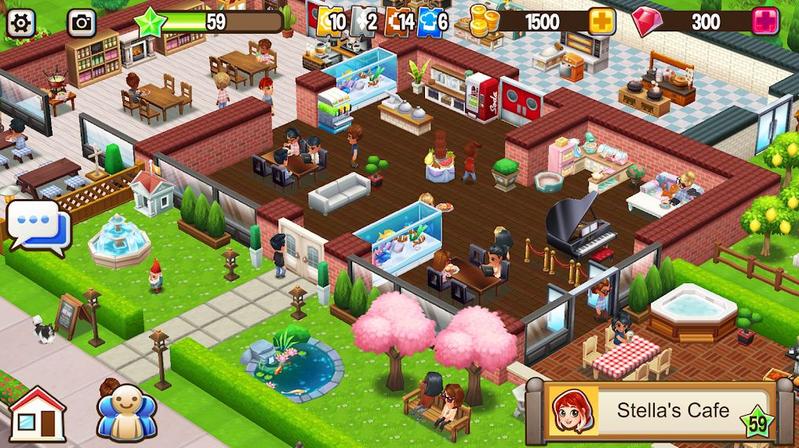
Task: Open the chat speech bubble
Action: pyautogui.click(x=35, y=225)
